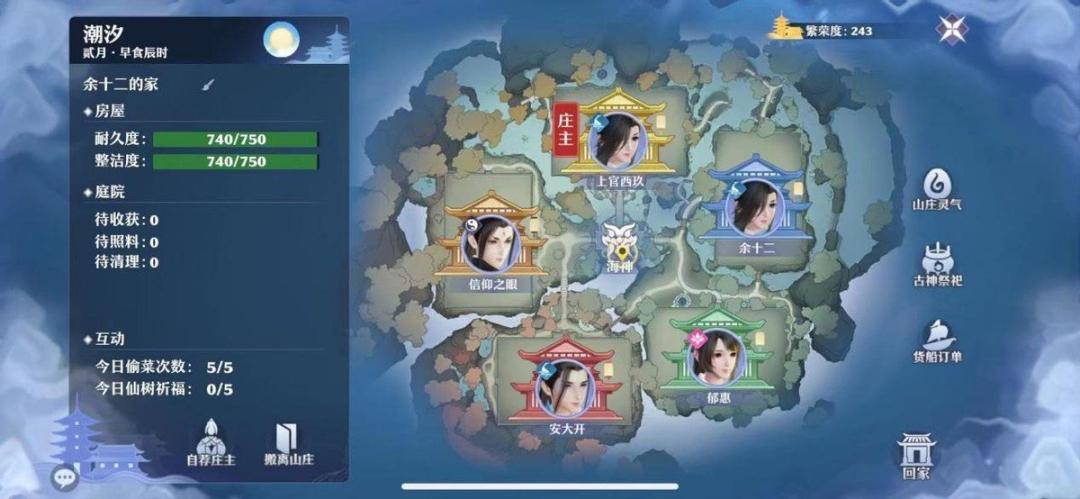This screenshot has height=499, width=1080.
Task: View the 繁荣度 prosperity icon
Action: (x=785, y=29)
